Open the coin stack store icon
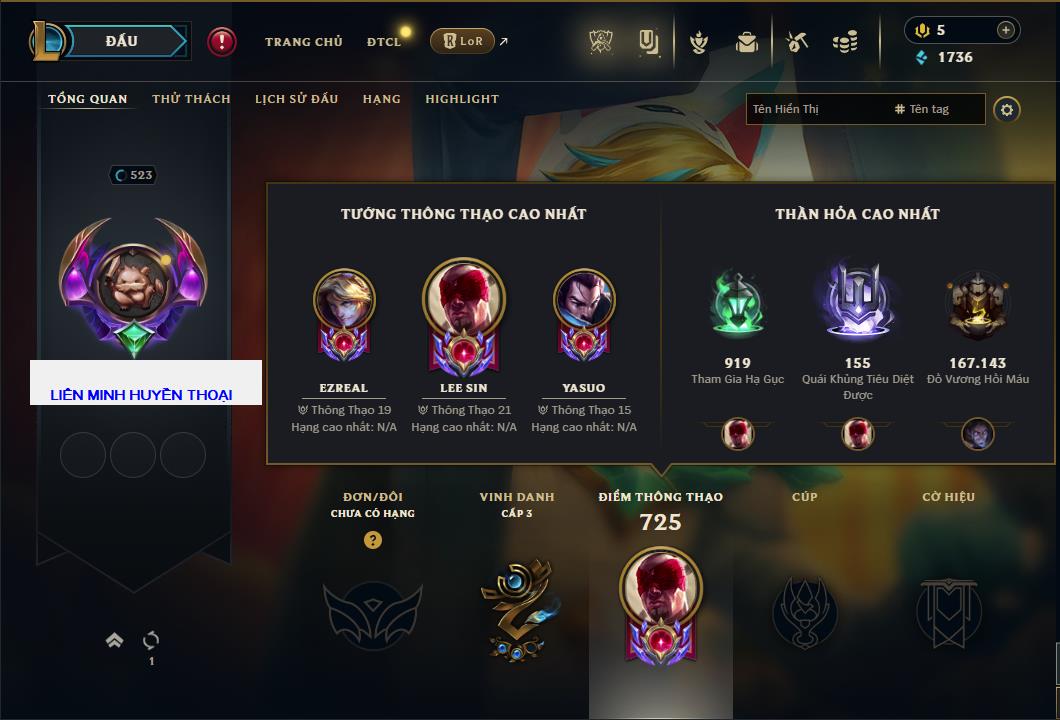 click(845, 42)
